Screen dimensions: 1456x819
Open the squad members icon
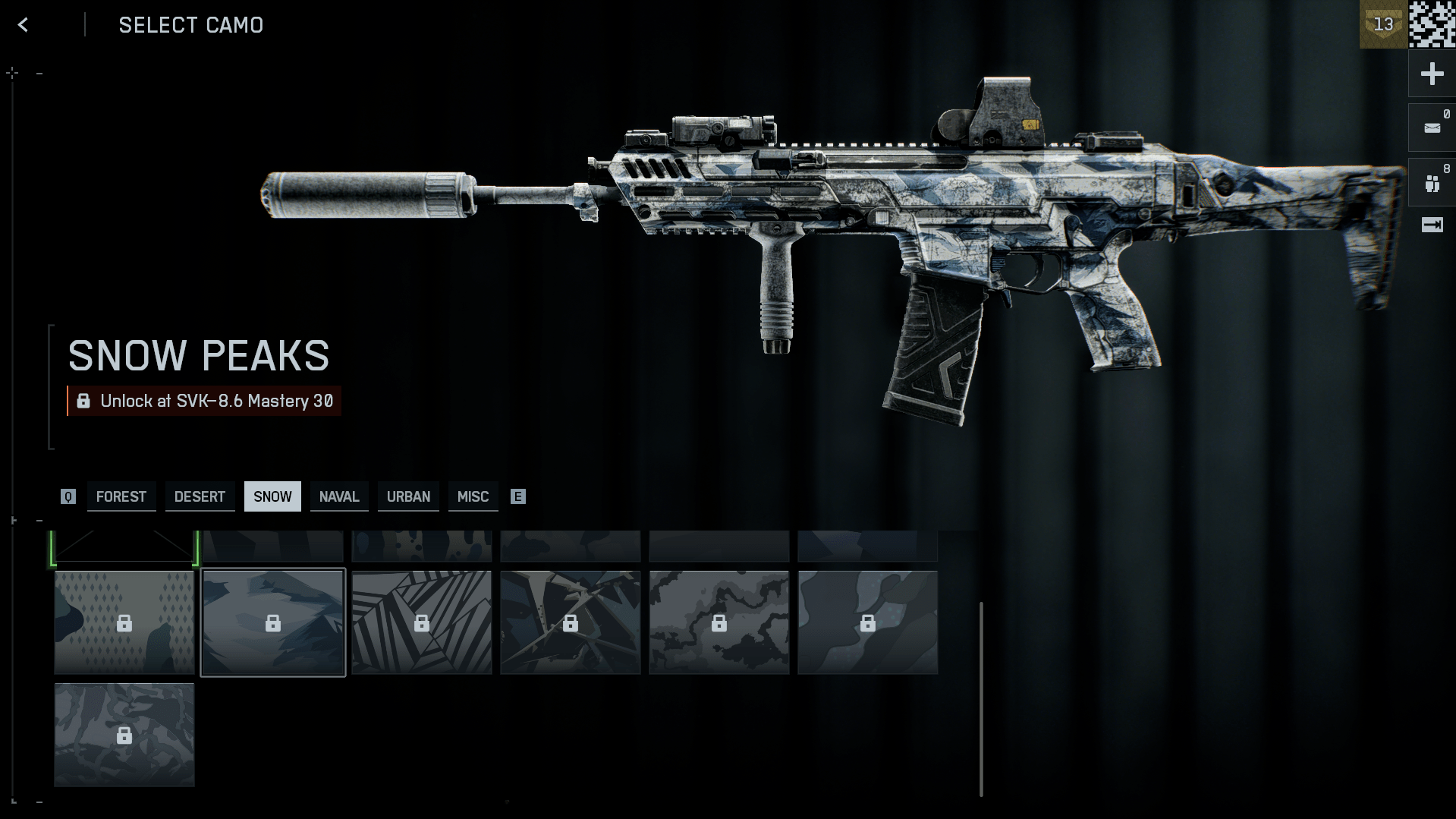pyautogui.click(x=1432, y=183)
